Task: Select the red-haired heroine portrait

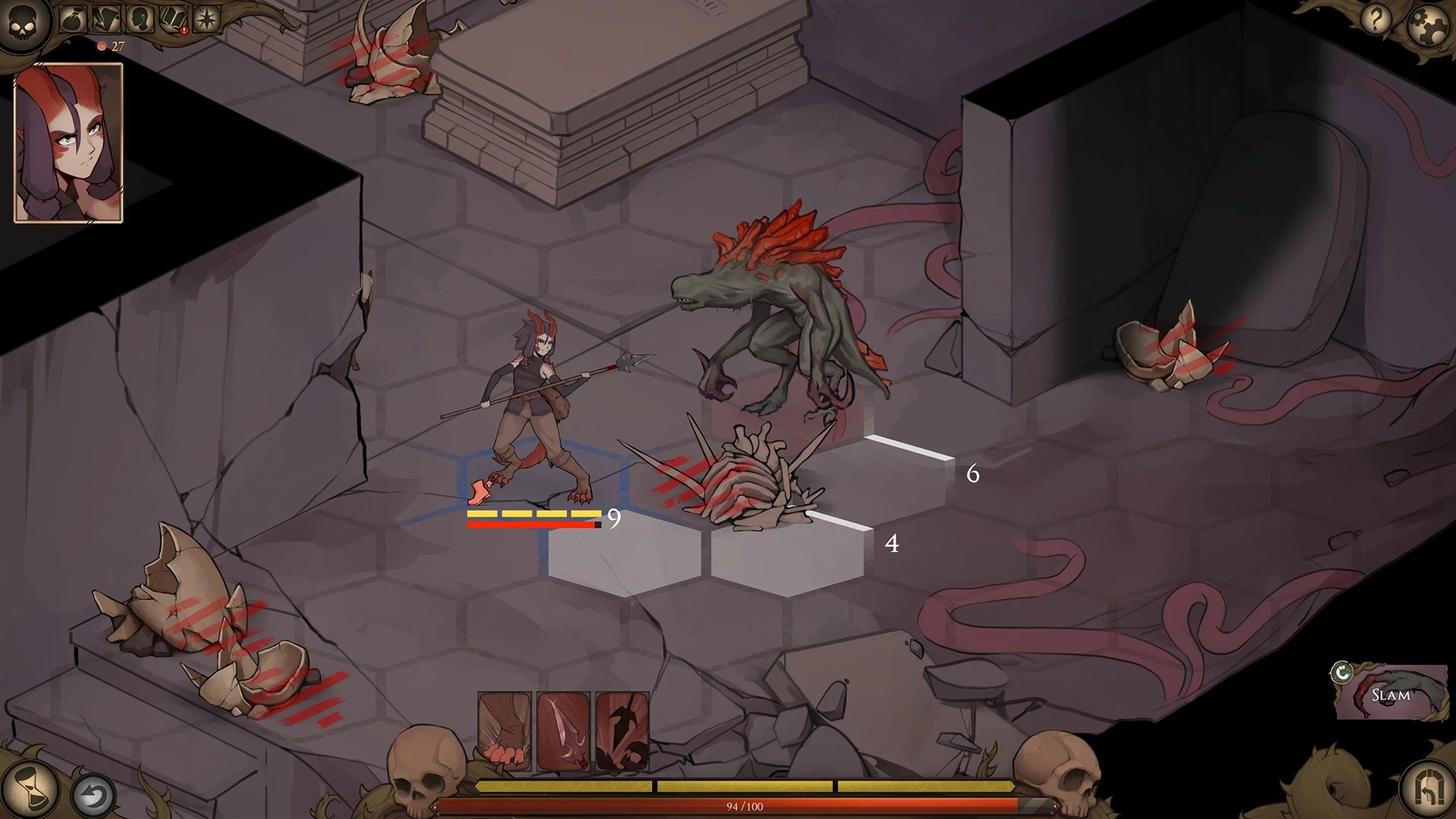Action: [x=68, y=143]
